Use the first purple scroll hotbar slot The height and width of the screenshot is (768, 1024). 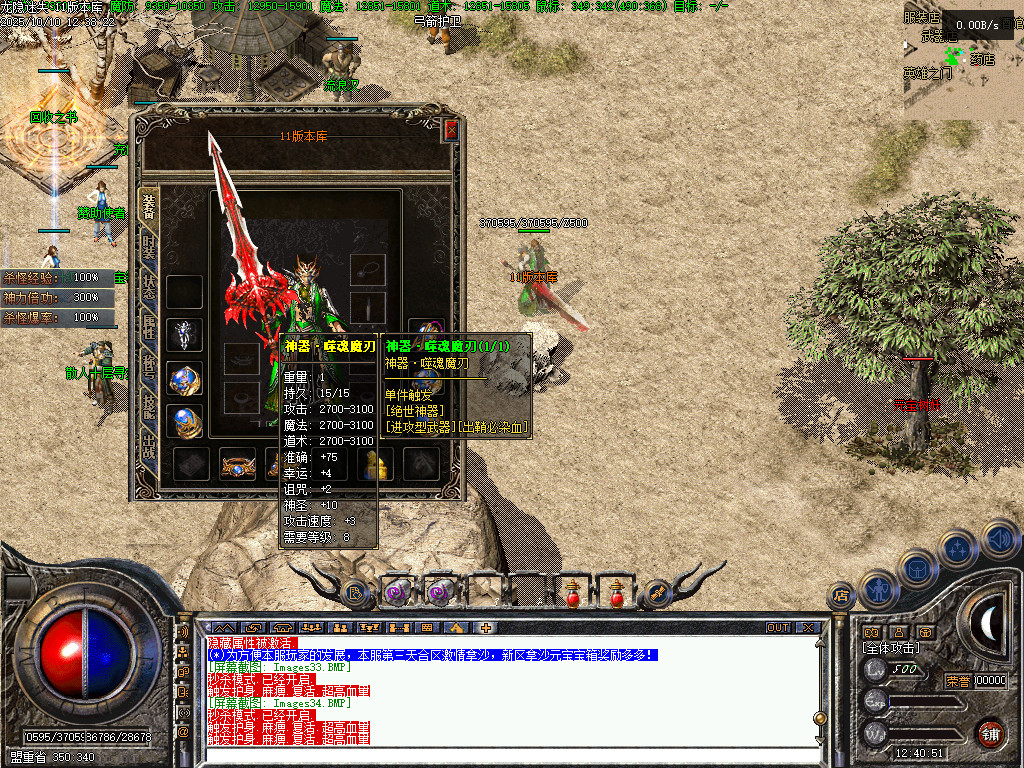tap(397, 591)
